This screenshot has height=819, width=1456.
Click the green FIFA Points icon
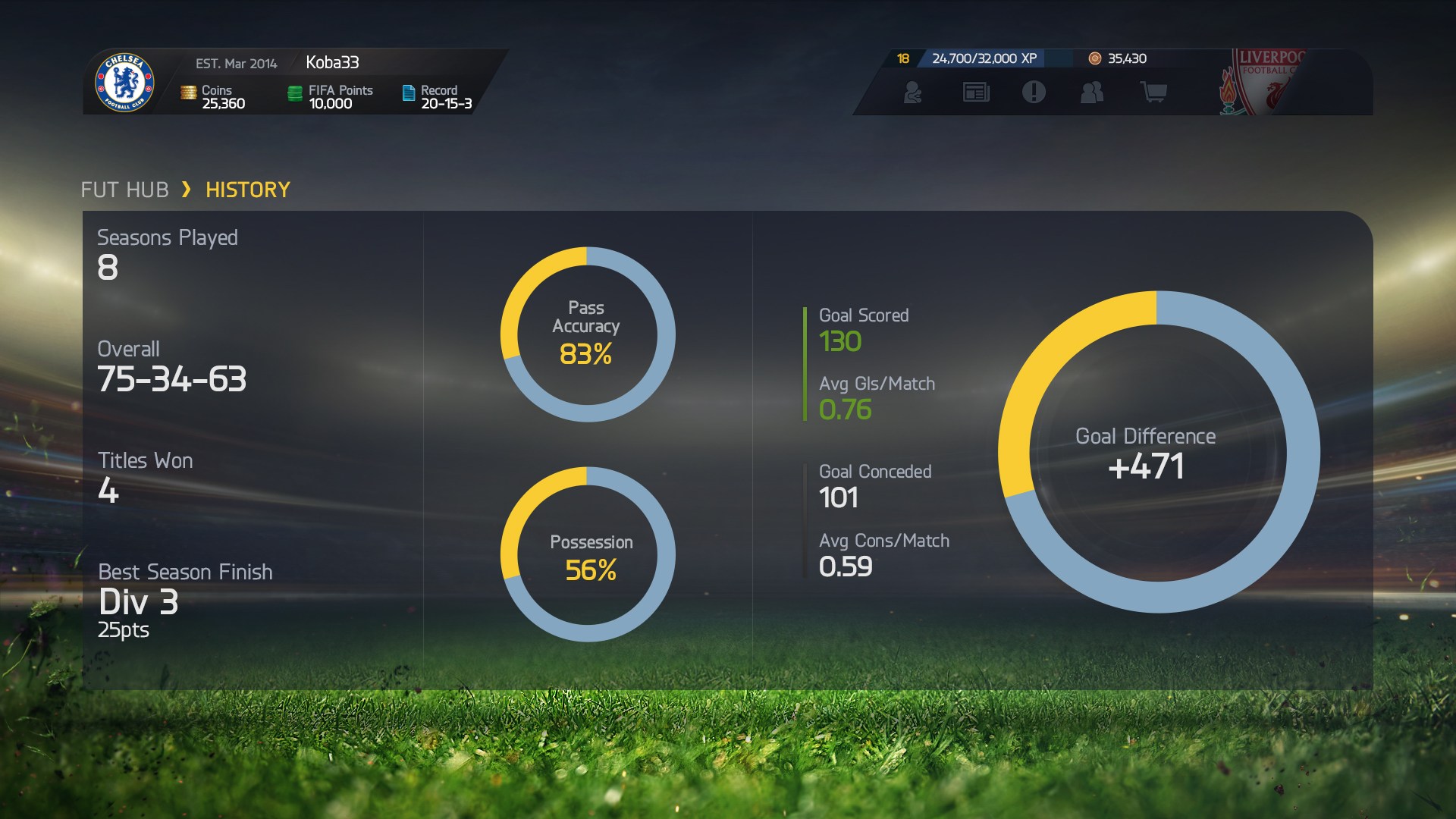[x=296, y=93]
